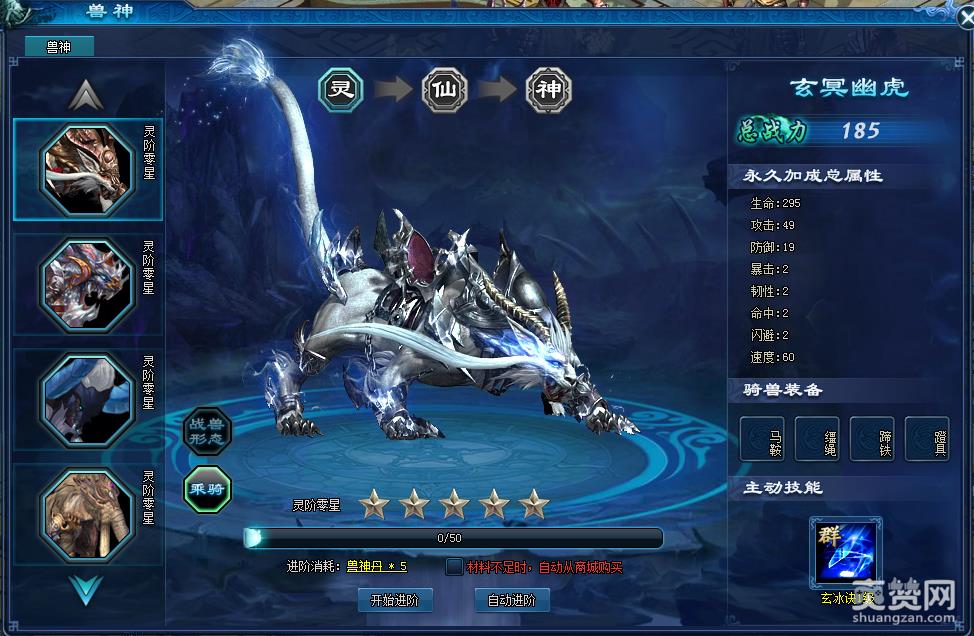Pick the third beast portrait

pos(87,397)
